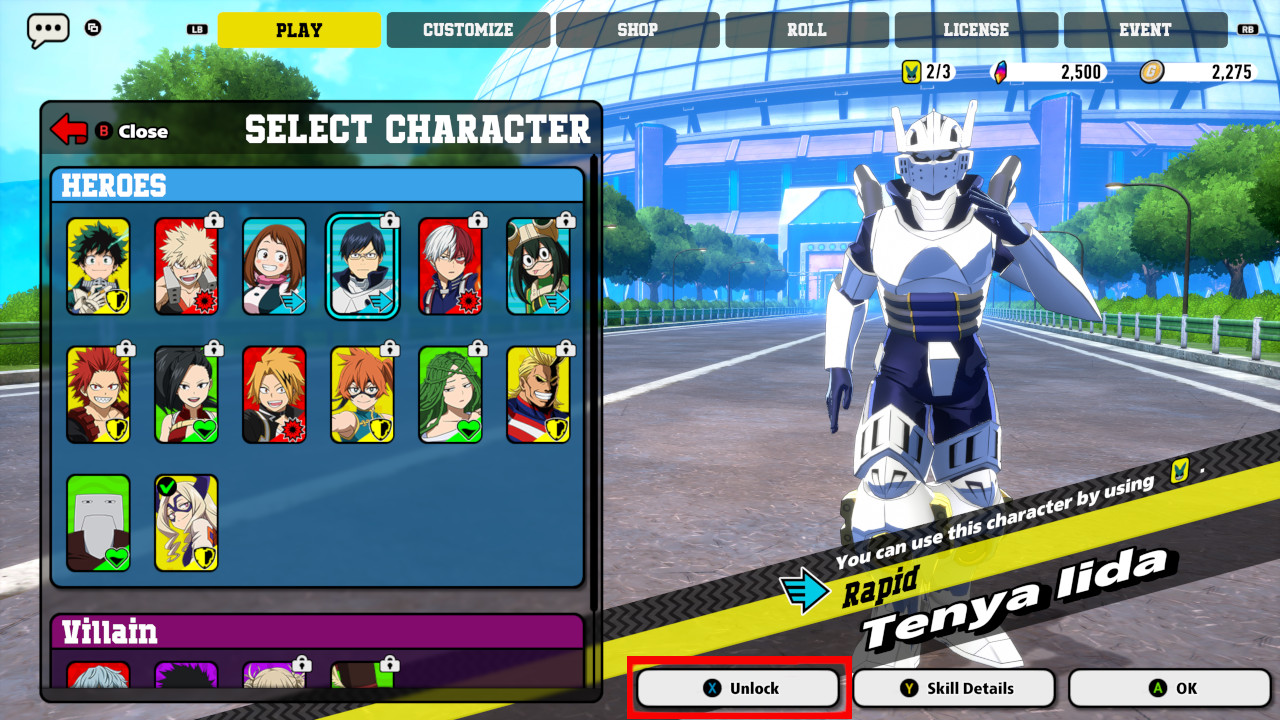Viewport: 1280px width, 720px height.
Task: Switch to the CUSTOMIZE tab
Action: [x=467, y=29]
